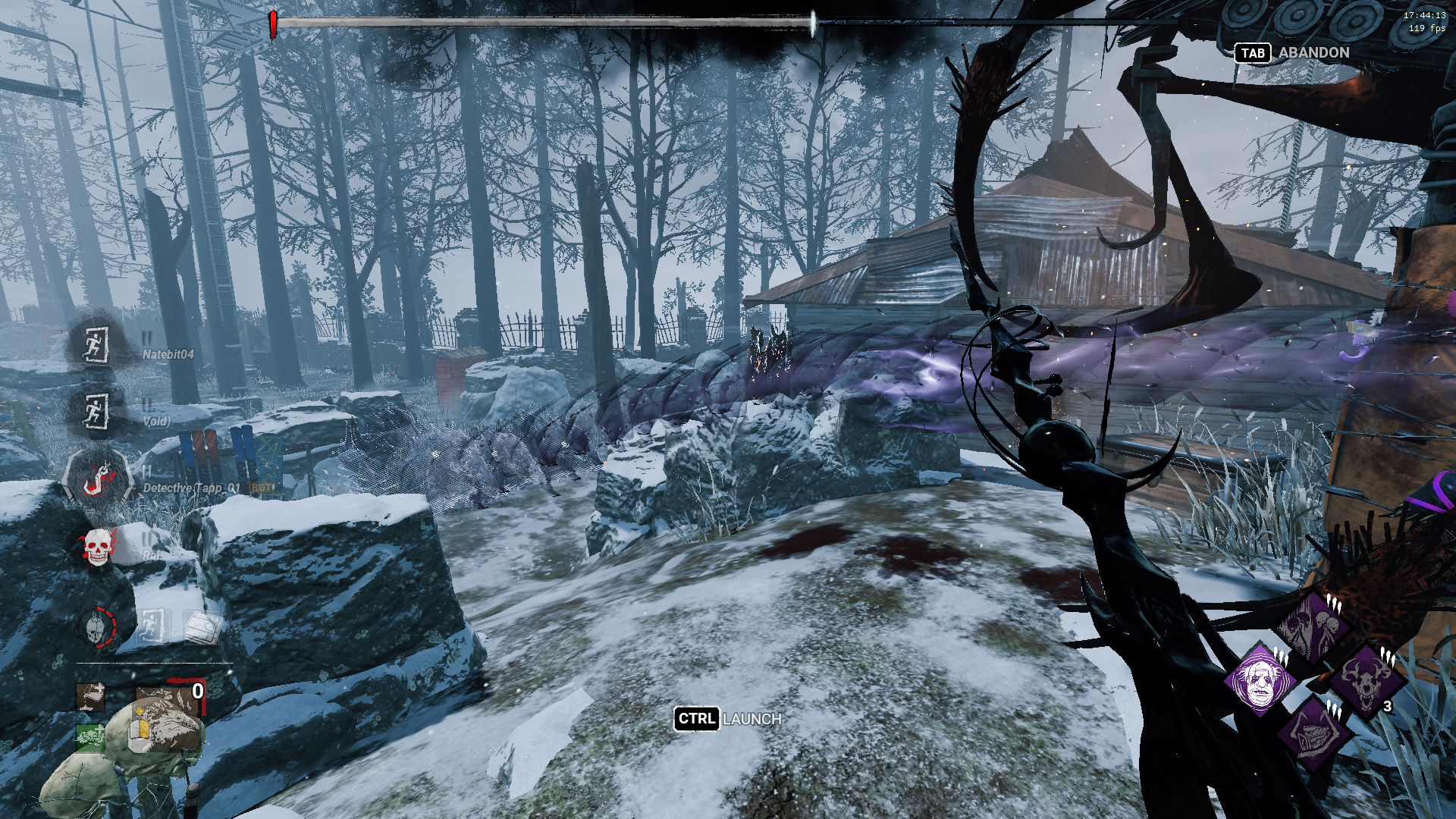Click the bloody skull dead survivor icon
This screenshot has height=819, width=1456.
point(97,547)
